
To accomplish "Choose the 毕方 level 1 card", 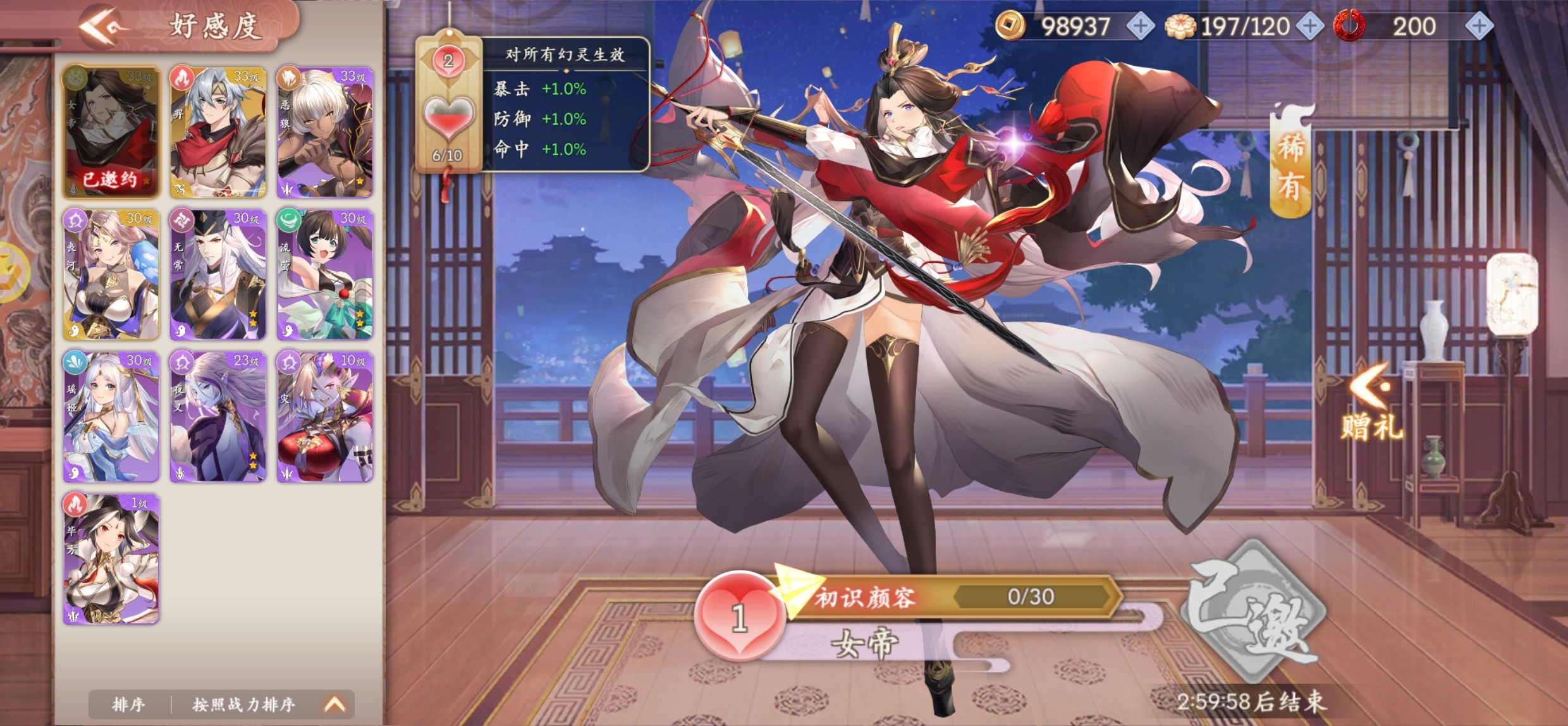I will [x=111, y=559].
